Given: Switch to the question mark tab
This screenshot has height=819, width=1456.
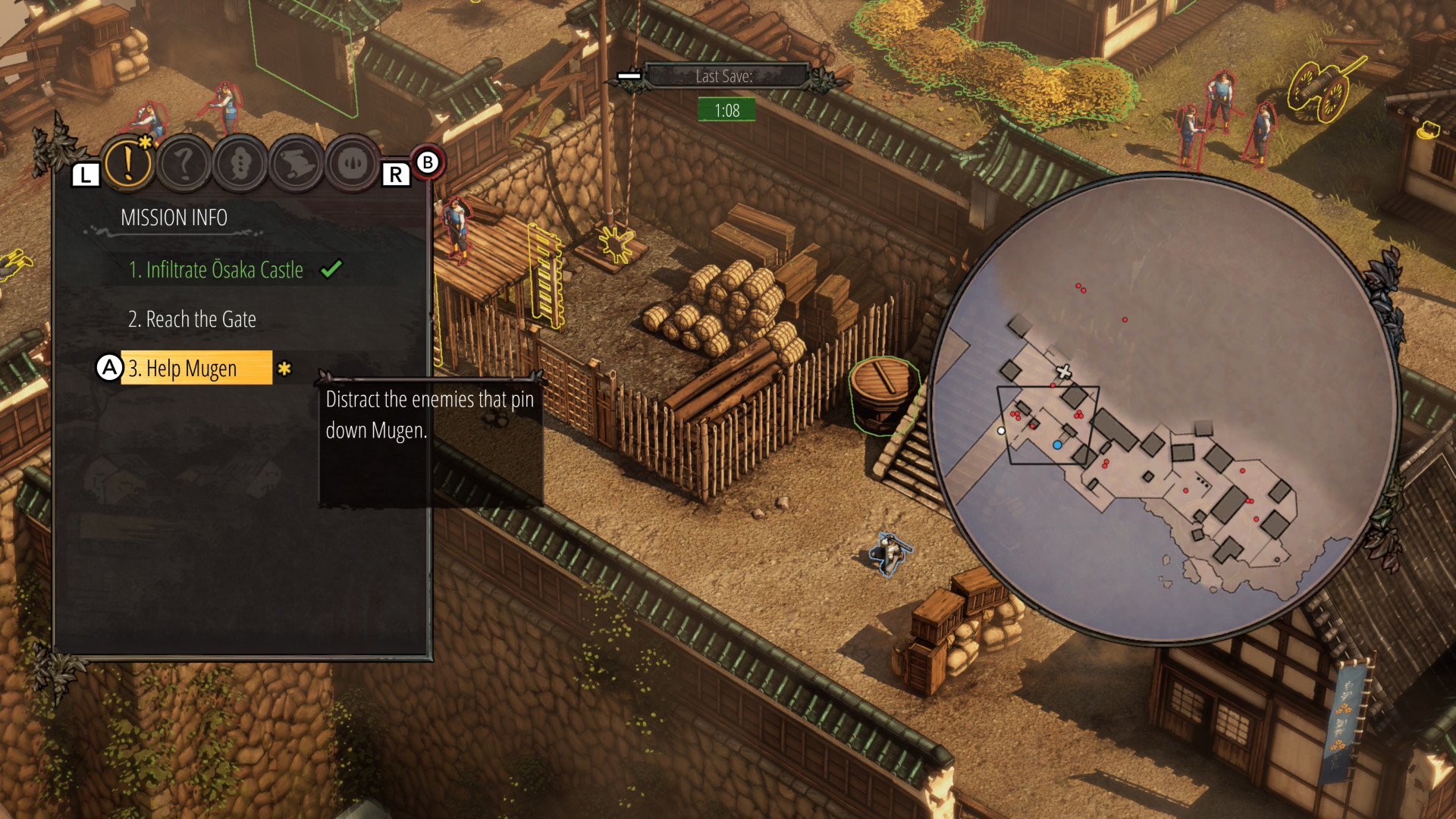Looking at the screenshot, I should 184,163.
